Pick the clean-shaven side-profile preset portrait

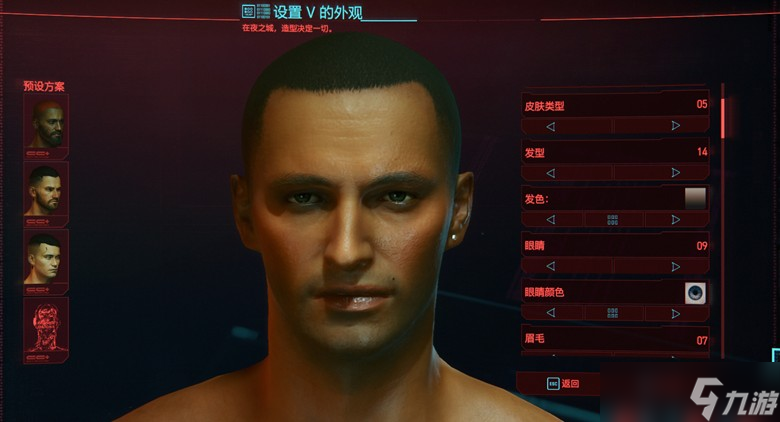point(46,258)
